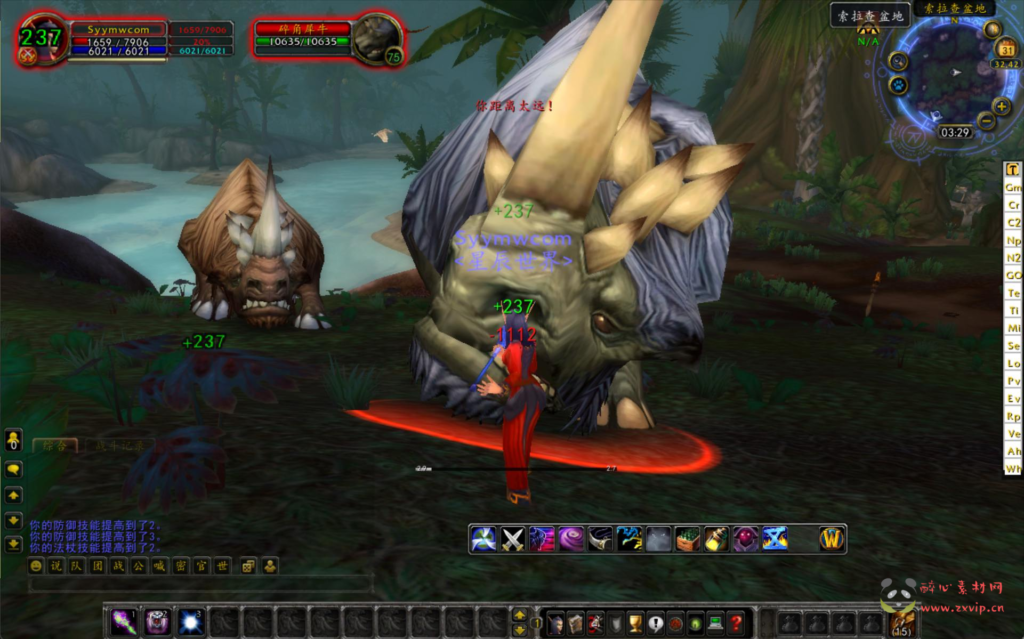Select the Gm entry in side list

point(1013,187)
